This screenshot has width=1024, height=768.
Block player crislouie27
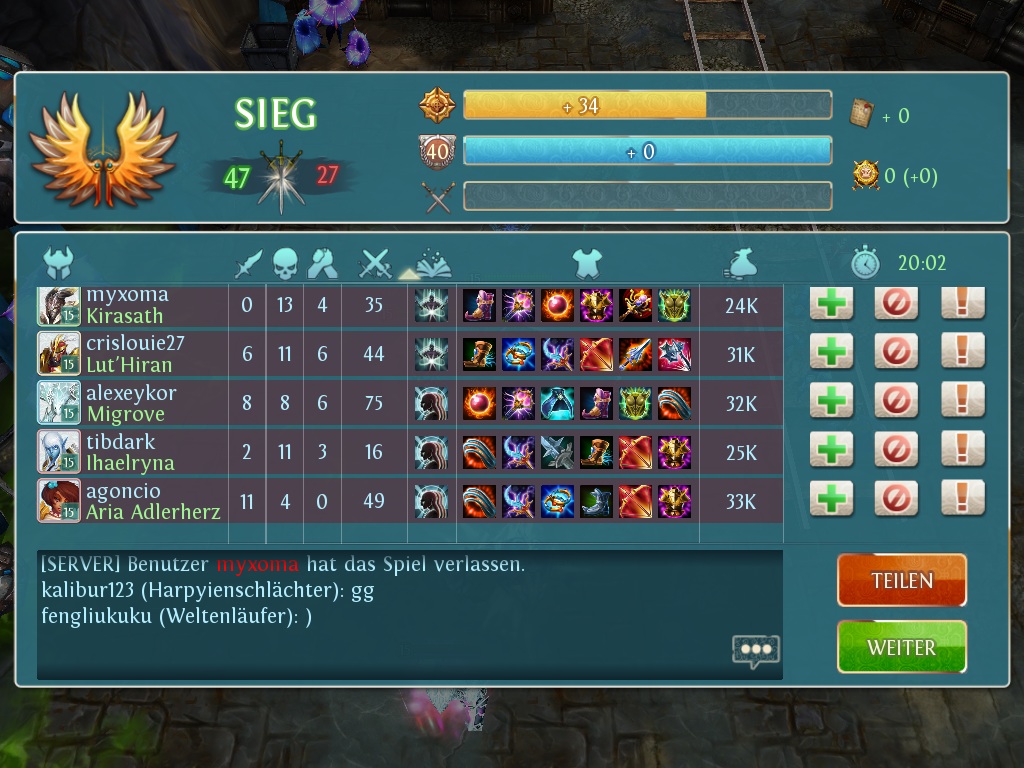click(x=896, y=353)
